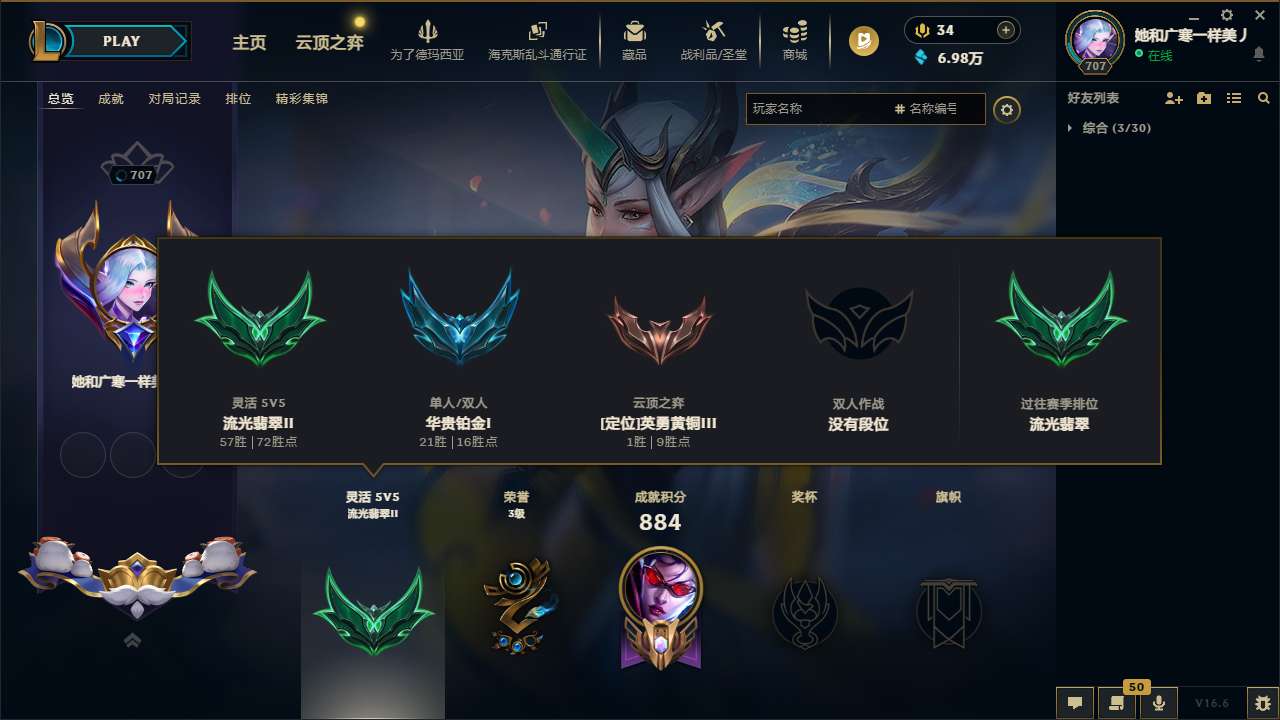Image resolution: width=1280 pixels, height=720 pixels.
Task: Switch to the 云顶之弈 tab
Action: 328,43
